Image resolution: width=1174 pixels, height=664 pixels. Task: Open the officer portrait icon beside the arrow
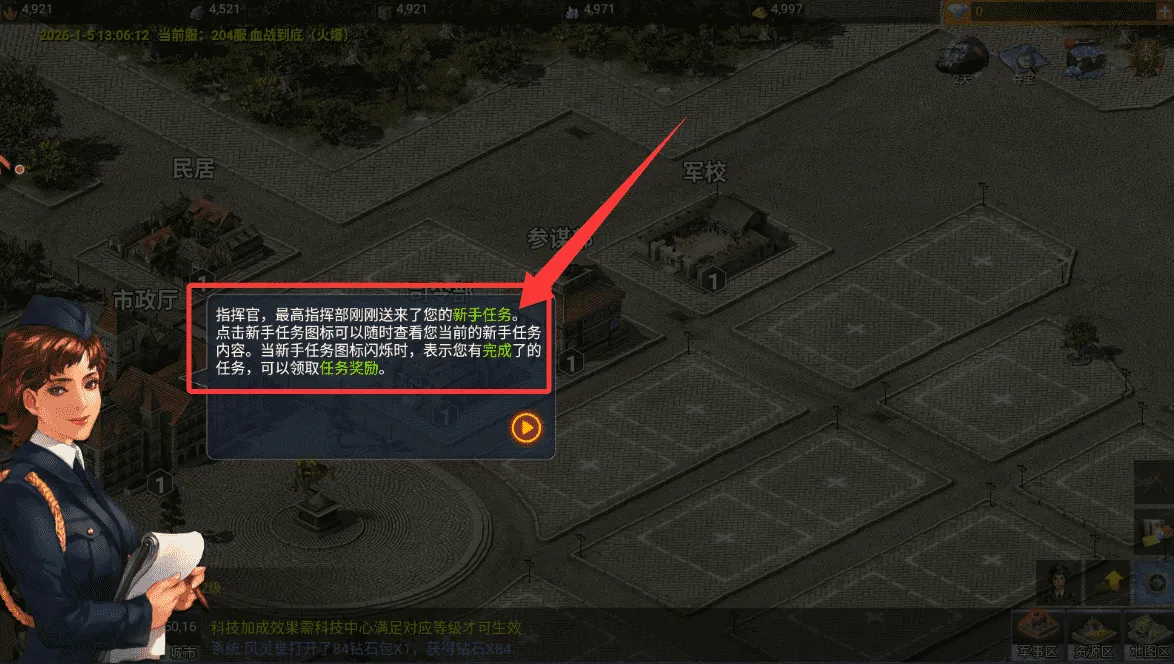1056,580
